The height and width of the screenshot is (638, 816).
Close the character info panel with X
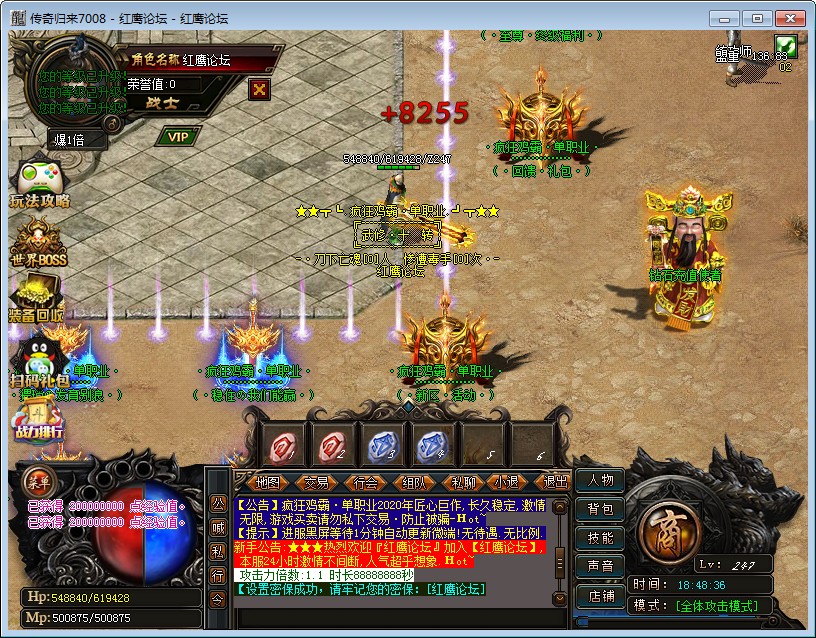(x=260, y=89)
